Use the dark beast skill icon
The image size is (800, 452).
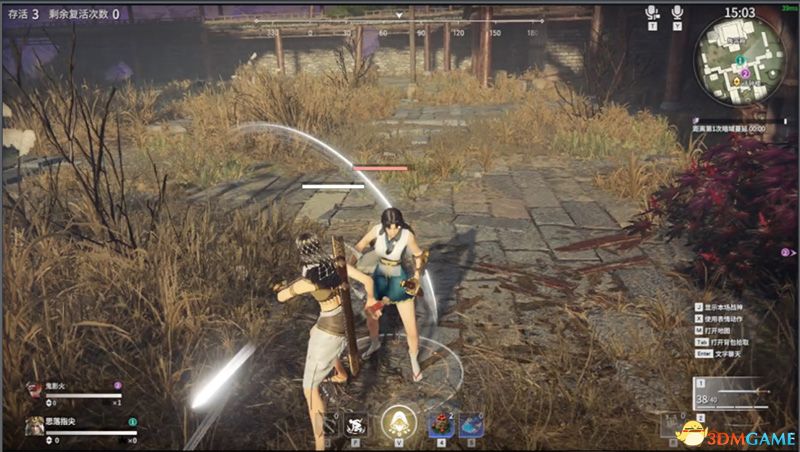[354, 426]
